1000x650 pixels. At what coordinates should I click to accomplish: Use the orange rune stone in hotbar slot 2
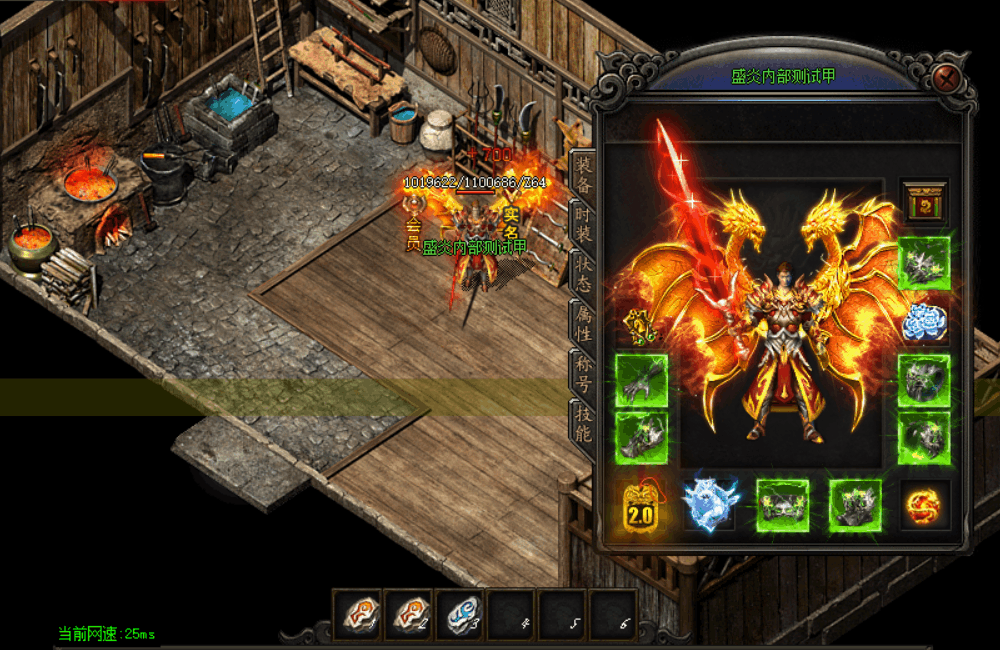point(408,613)
